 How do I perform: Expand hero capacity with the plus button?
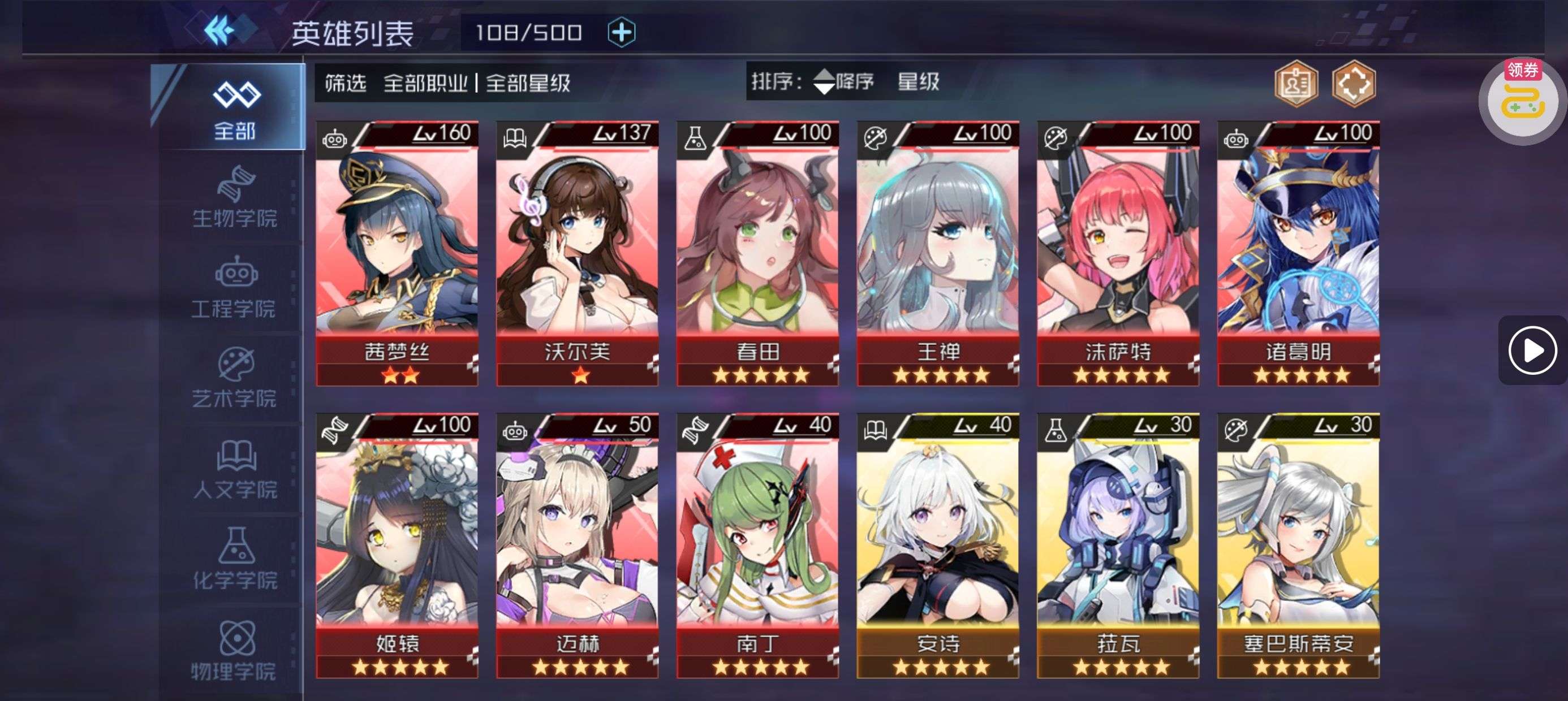(x=621, y=32)
